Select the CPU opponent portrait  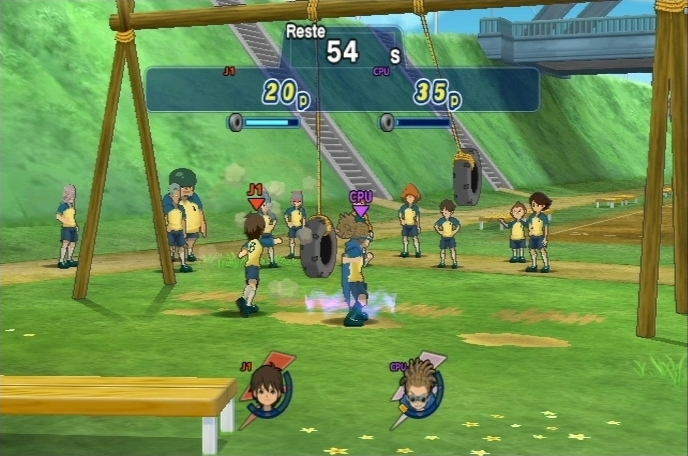pyautogui.click(x=418, y=388)
